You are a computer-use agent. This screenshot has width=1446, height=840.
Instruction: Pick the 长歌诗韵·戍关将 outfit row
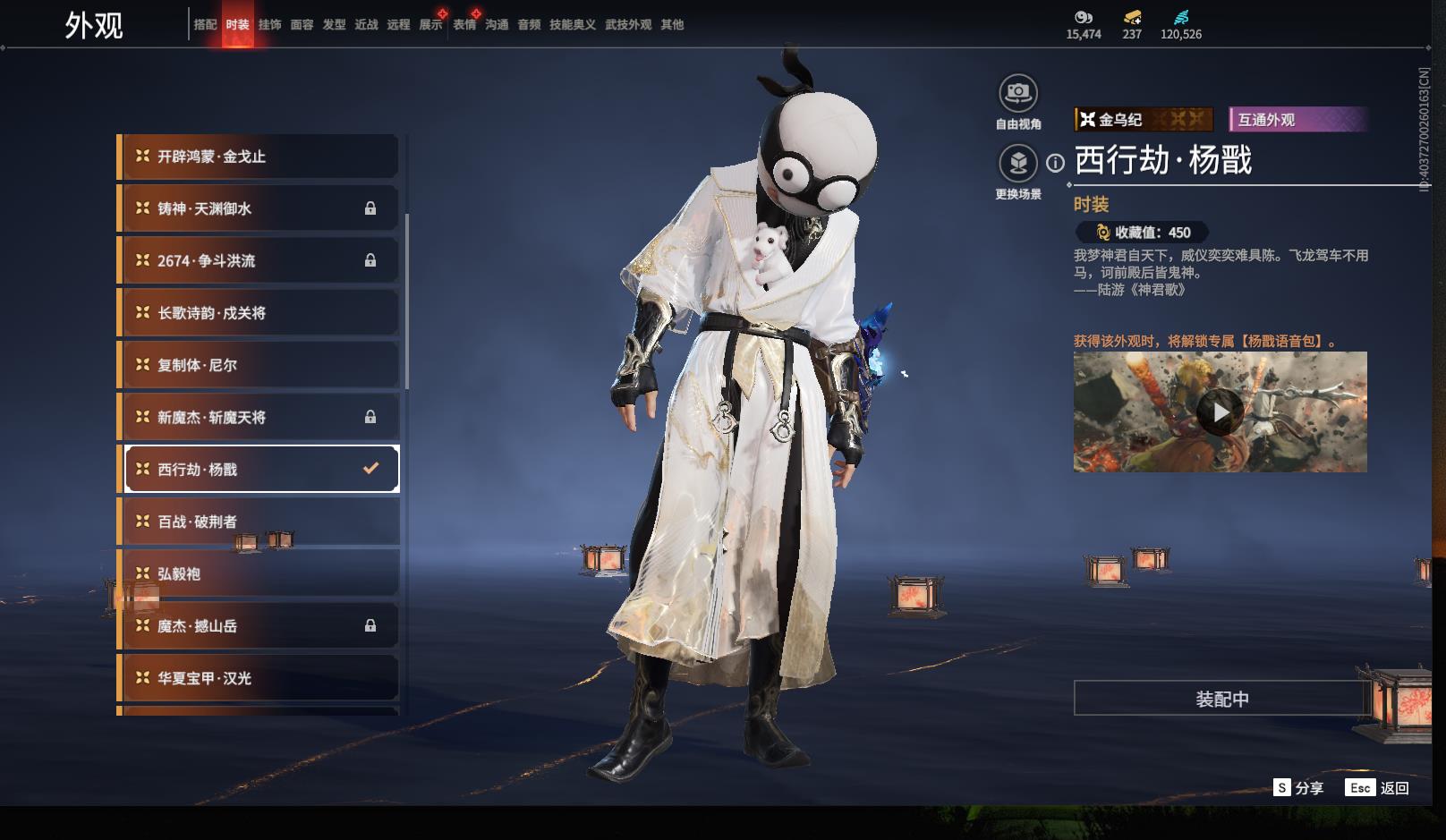point(259,313)
